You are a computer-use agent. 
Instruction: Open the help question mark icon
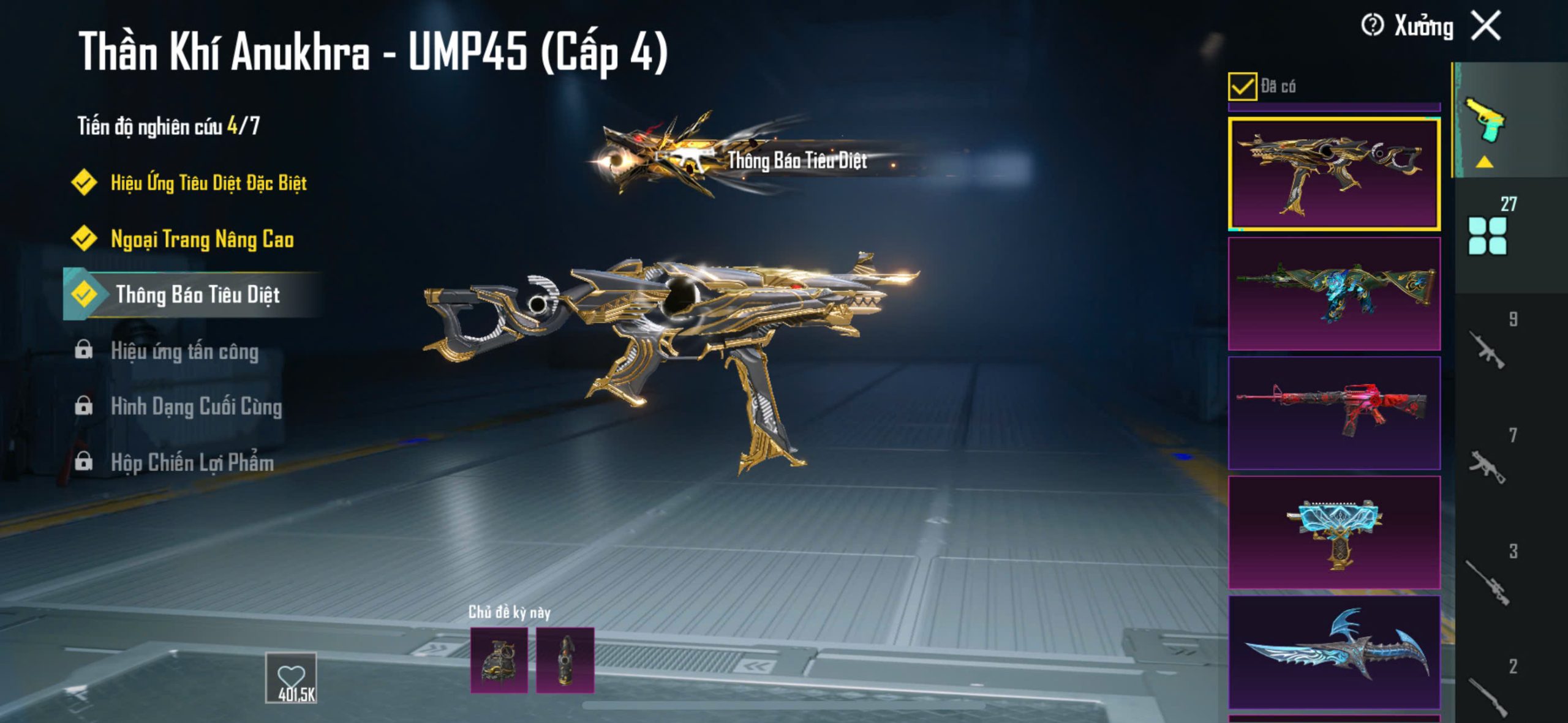[1372, 26]
